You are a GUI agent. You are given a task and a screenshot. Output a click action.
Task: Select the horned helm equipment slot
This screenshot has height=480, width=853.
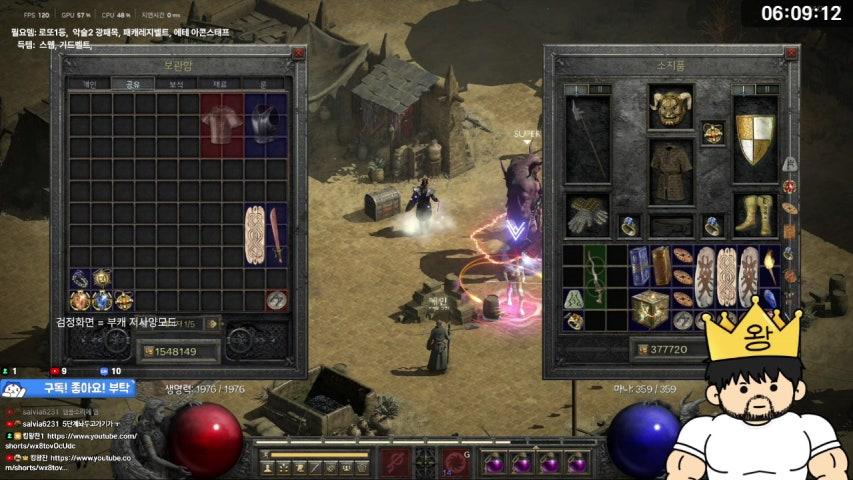click(671, 105)
